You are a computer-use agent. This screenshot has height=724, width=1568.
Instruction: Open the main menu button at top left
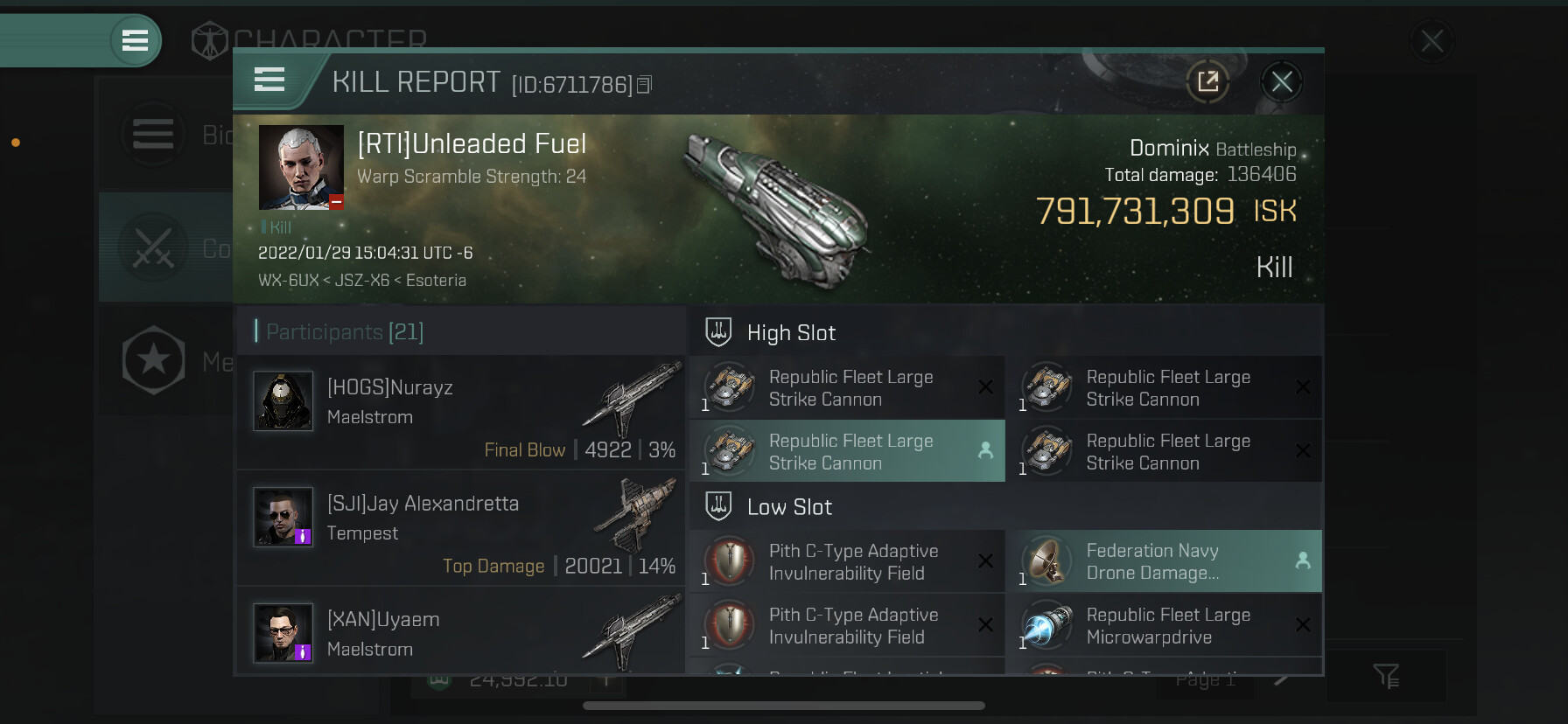tap(135, 40)
